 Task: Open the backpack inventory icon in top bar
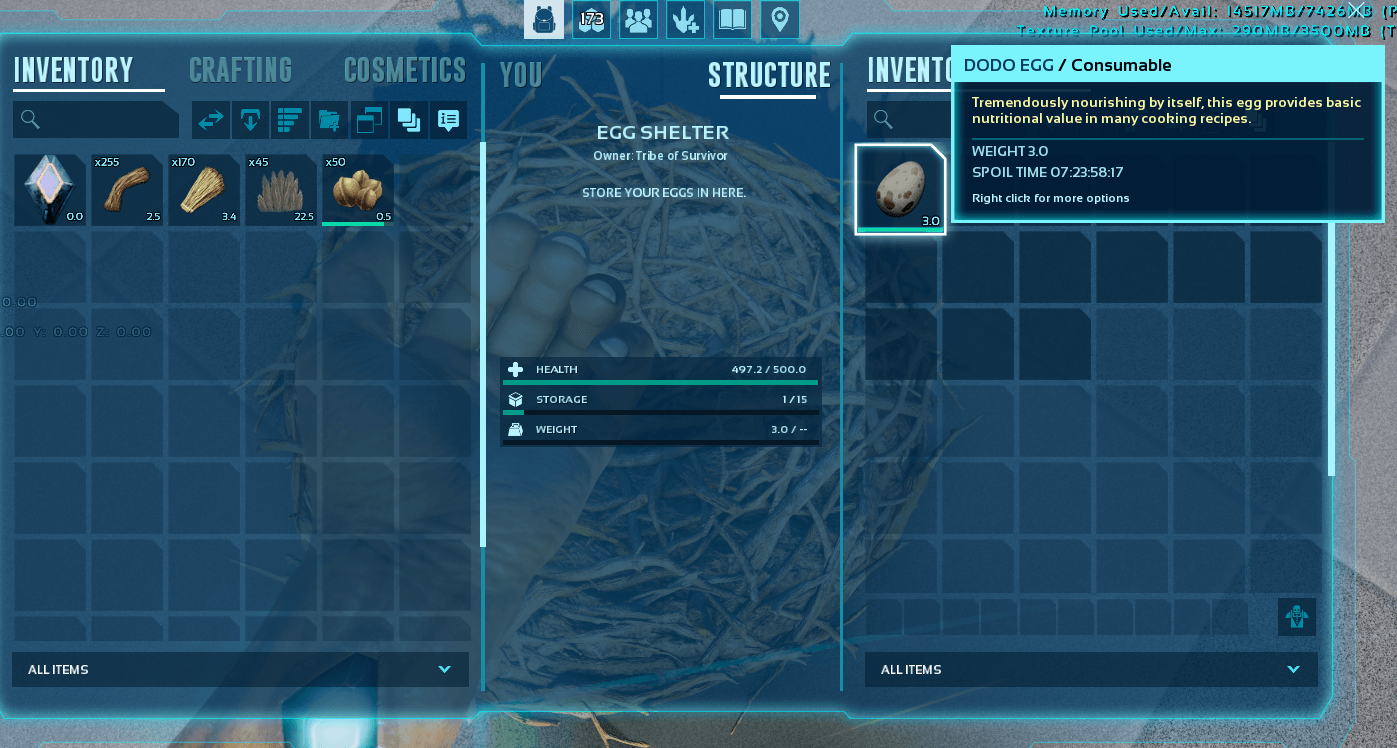pyautogui.click(x=544, y=19)
